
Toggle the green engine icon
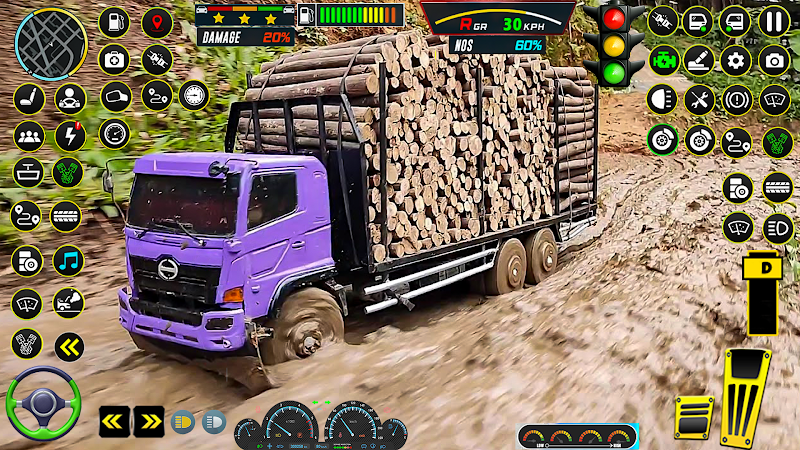click(x=662, y=60)
